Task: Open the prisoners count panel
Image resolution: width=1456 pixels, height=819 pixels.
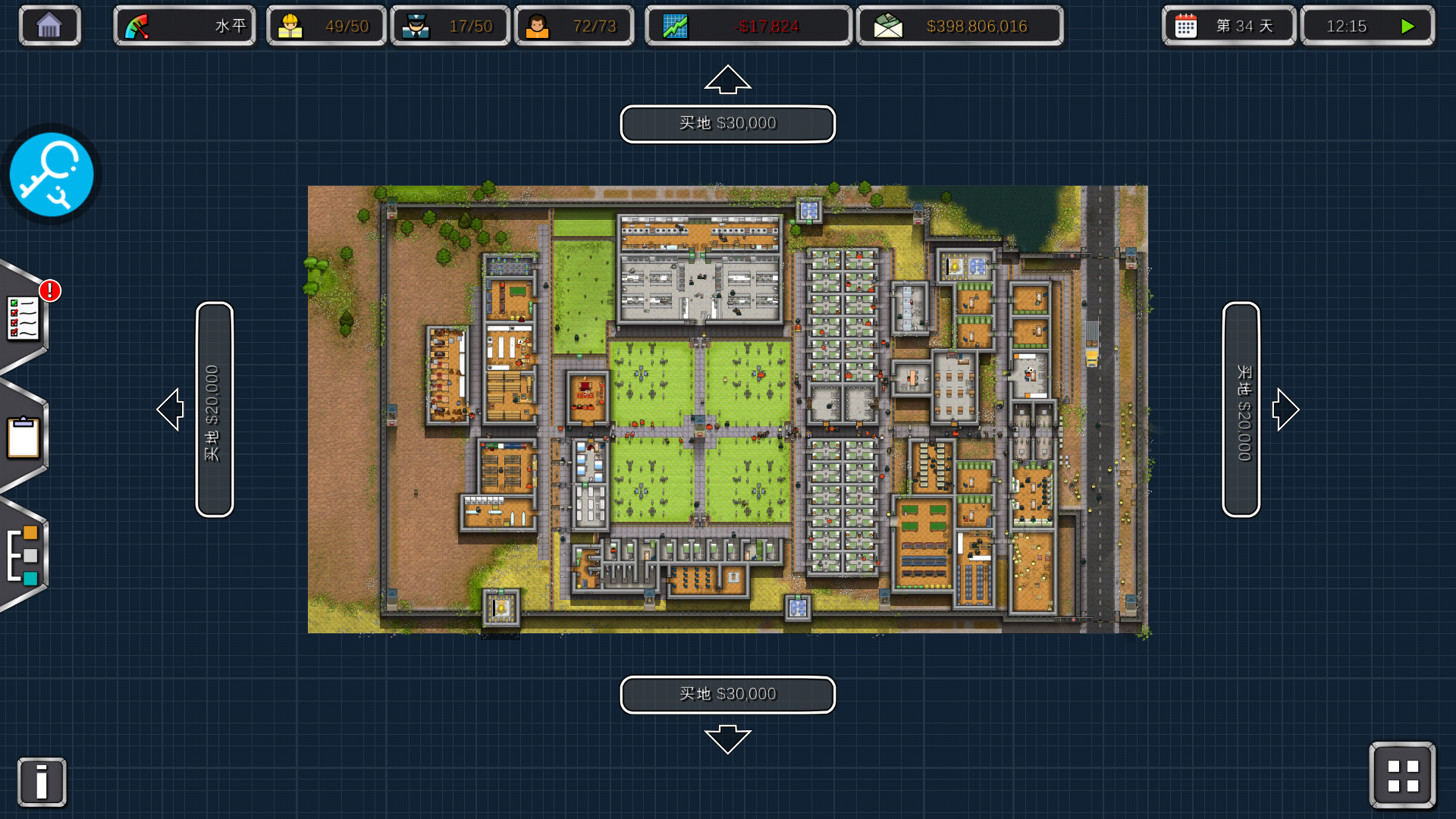Action: click(574, 26)
